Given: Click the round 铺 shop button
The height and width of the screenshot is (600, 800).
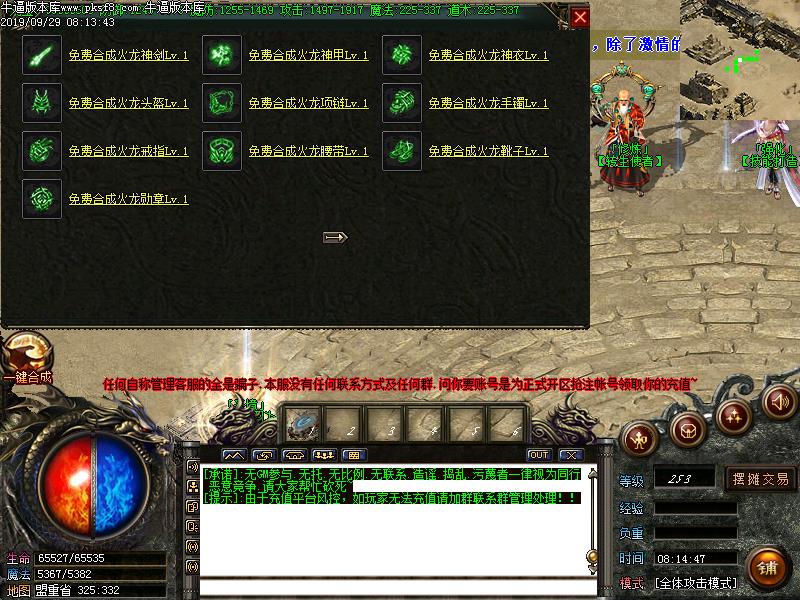Looking at the screenshot, I should tap(767, 567).
